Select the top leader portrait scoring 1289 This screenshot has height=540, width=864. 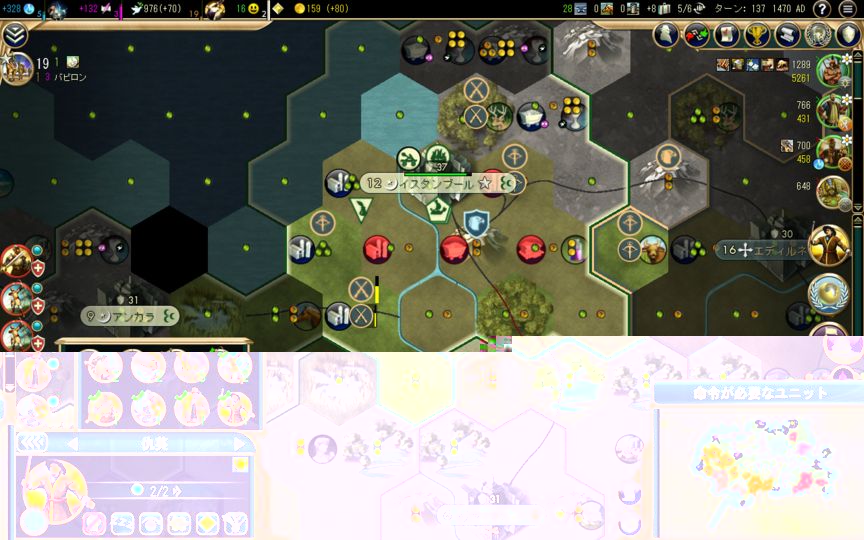pos(833,71)
